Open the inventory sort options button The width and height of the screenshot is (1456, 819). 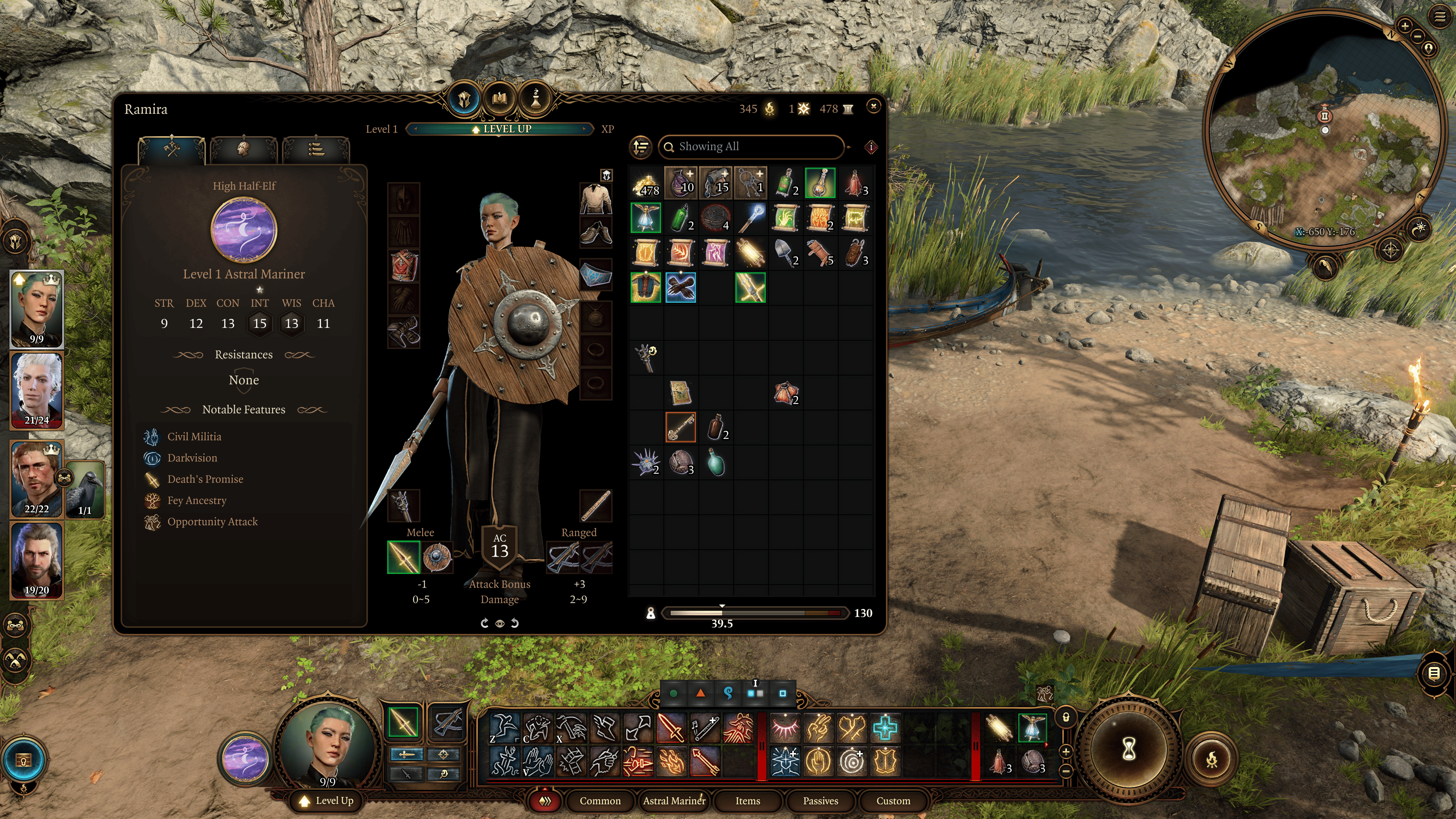tap(641, 147)
